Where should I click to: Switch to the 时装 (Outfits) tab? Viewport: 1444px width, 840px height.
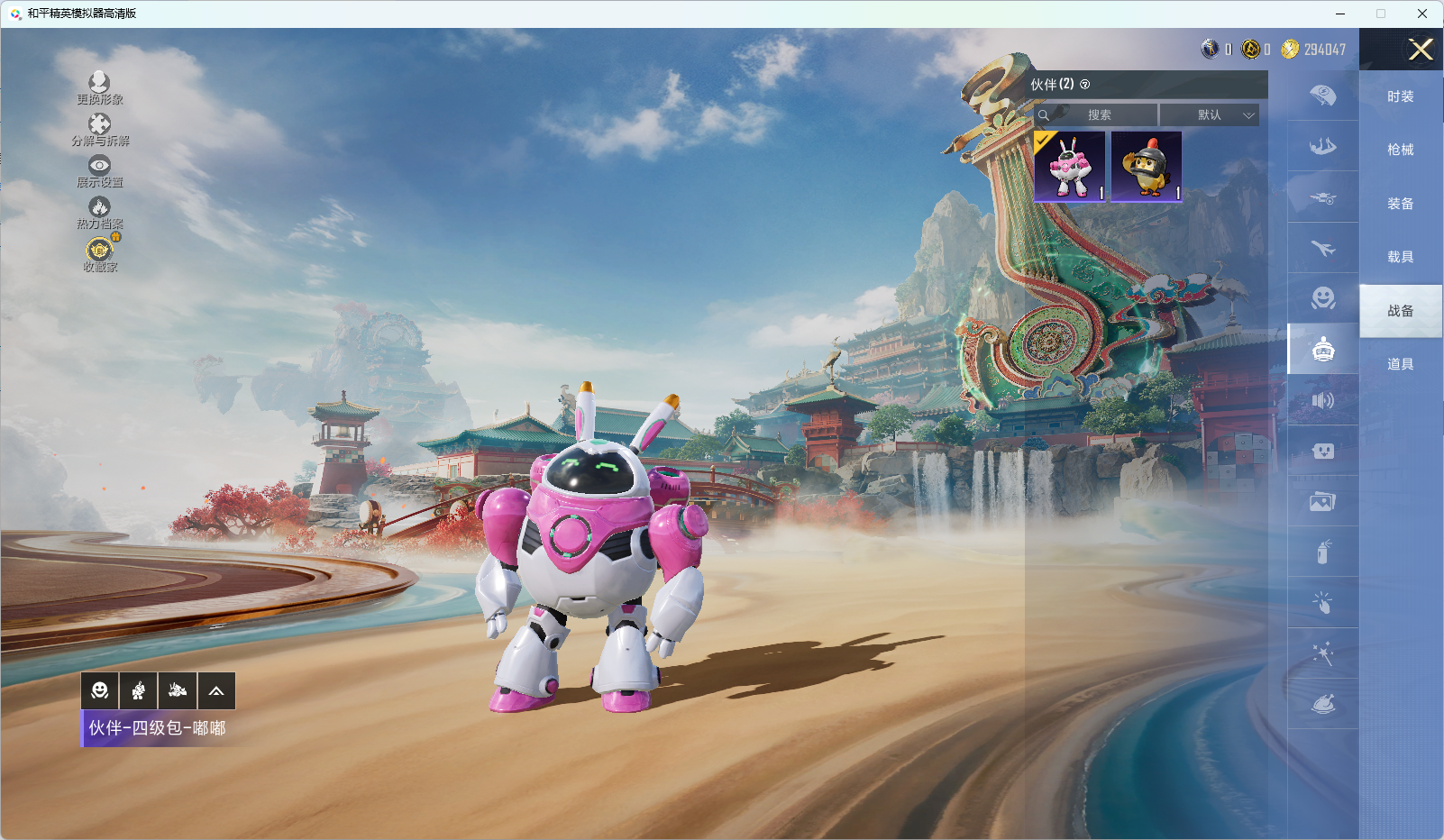point(1400,96)
